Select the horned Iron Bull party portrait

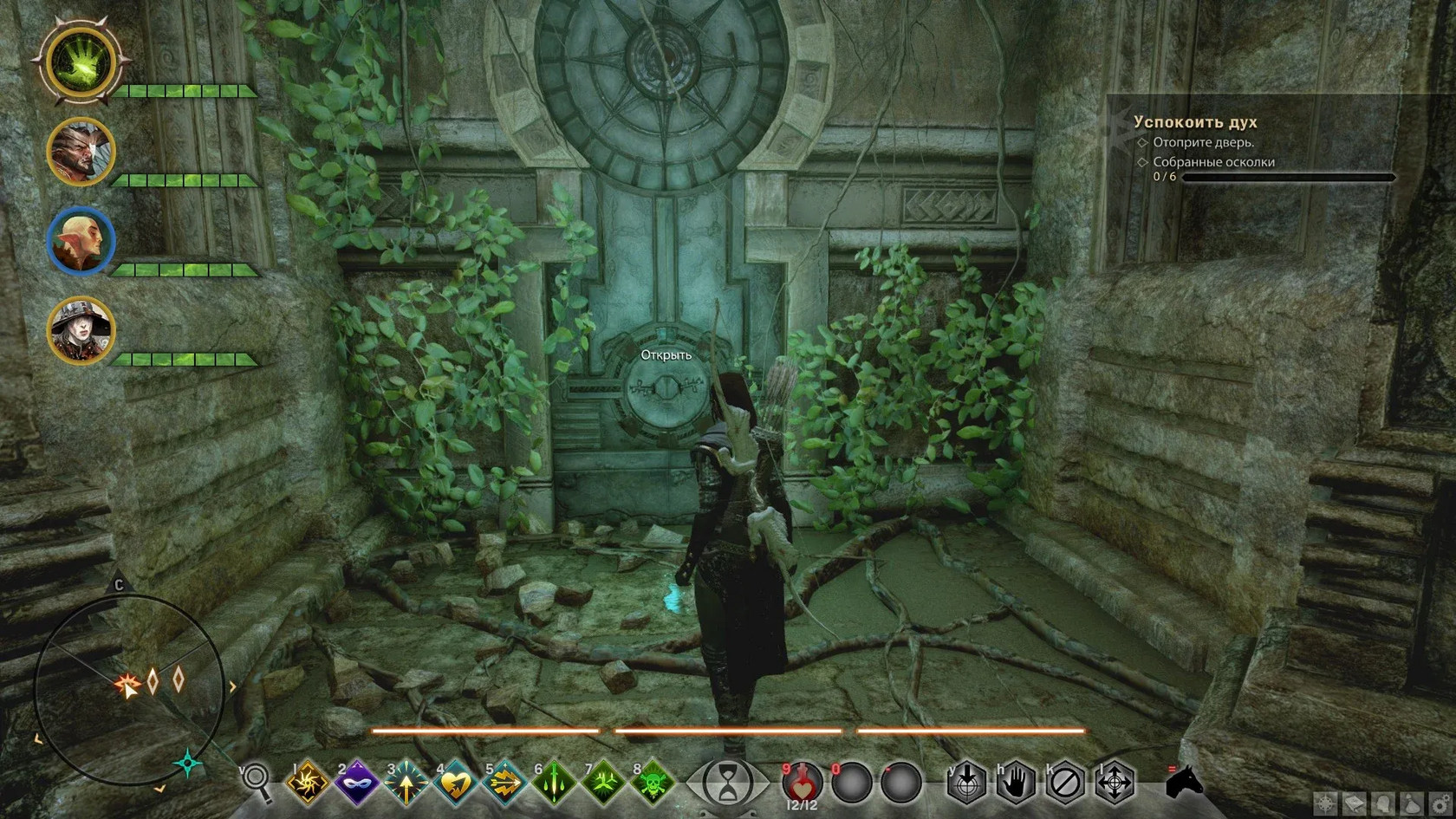tap(81, 152)
